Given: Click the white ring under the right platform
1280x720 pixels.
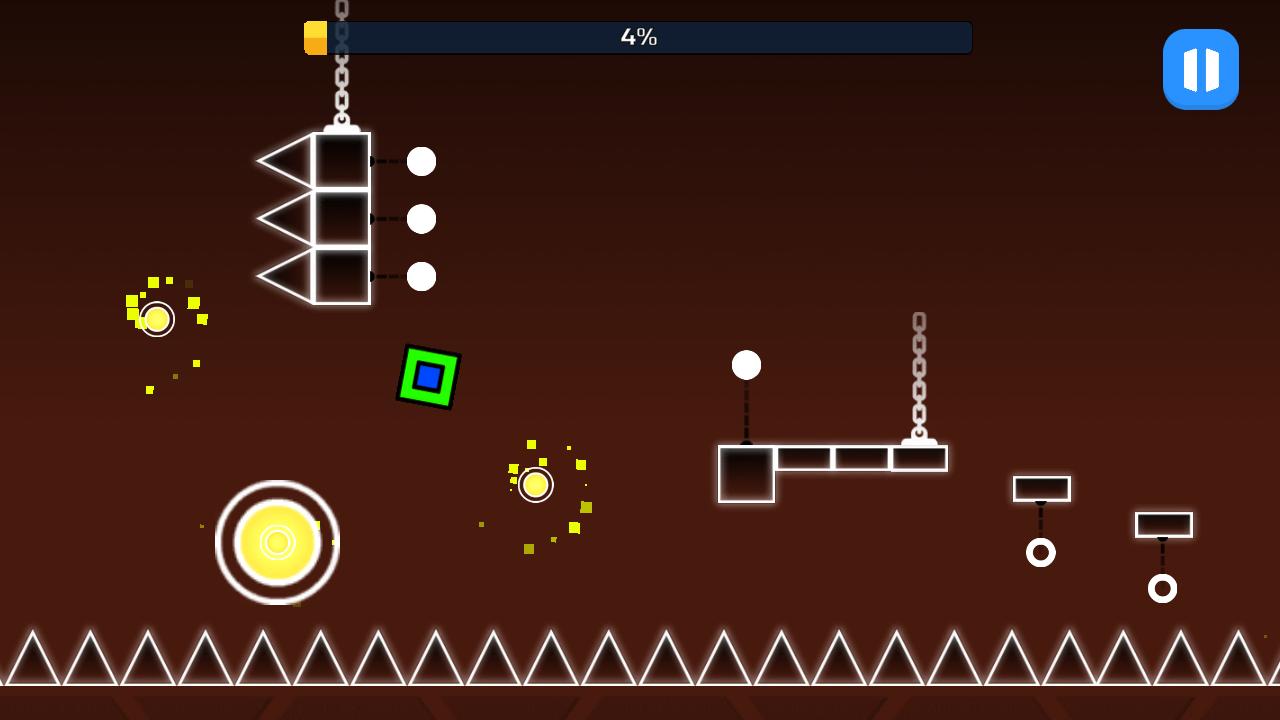Looking at the screenshot, I should (x=1042, y=551).
